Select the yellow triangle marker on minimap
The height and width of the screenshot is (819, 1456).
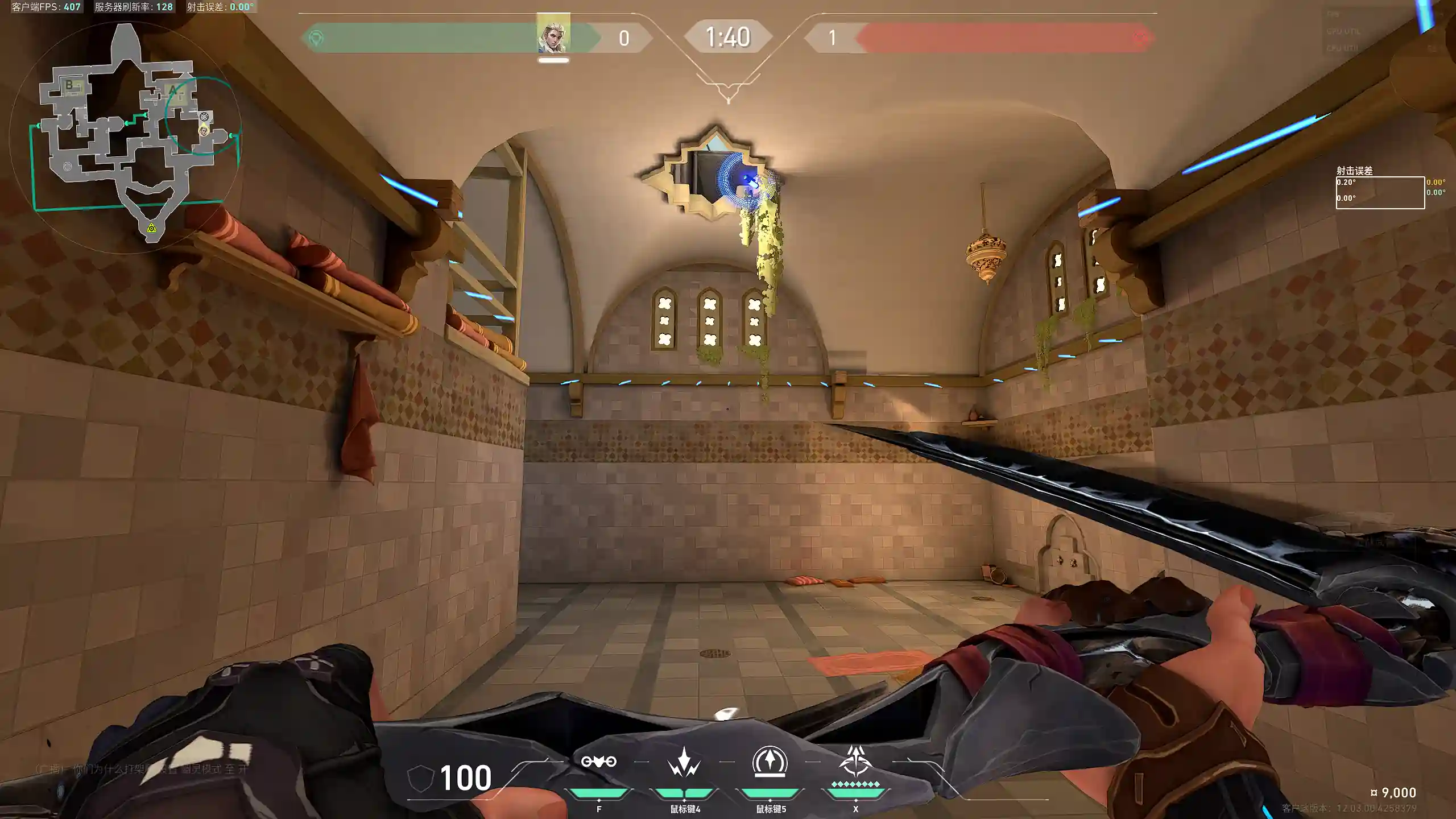pos(151,228)
